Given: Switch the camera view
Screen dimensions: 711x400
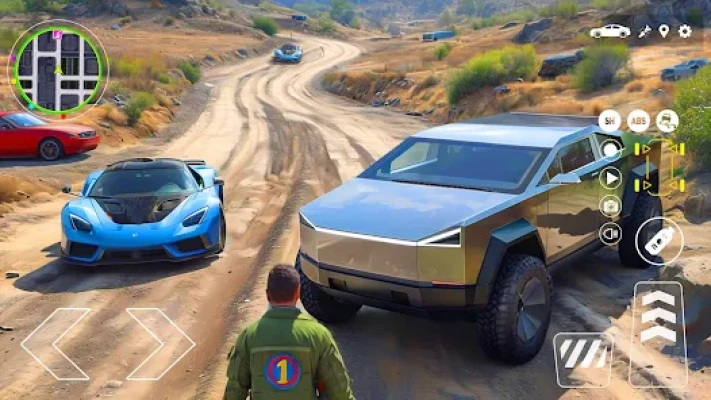Looking at the screenshot, I should coord(610,206).
